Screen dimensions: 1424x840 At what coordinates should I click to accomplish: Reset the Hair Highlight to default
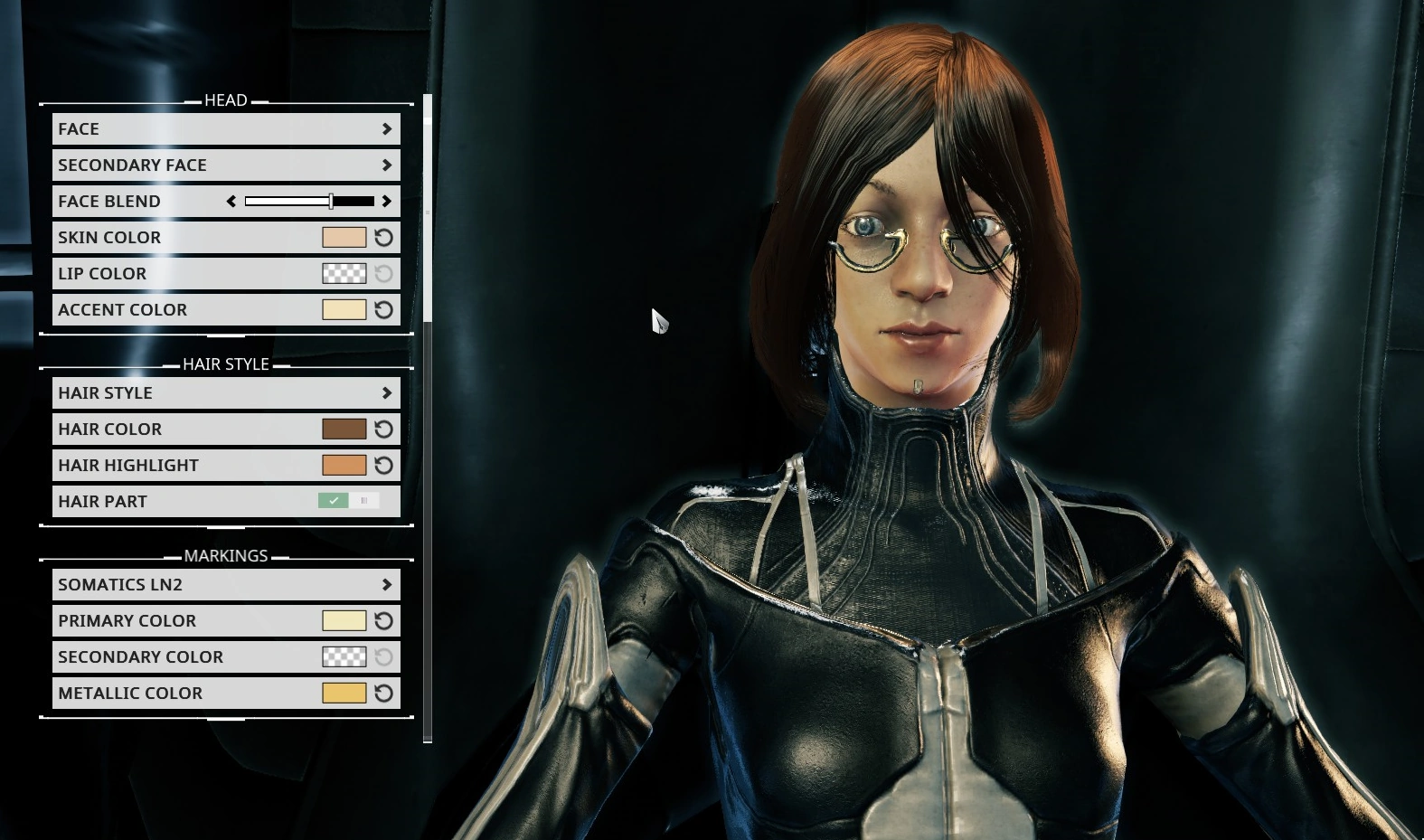[x=383, y=465]
